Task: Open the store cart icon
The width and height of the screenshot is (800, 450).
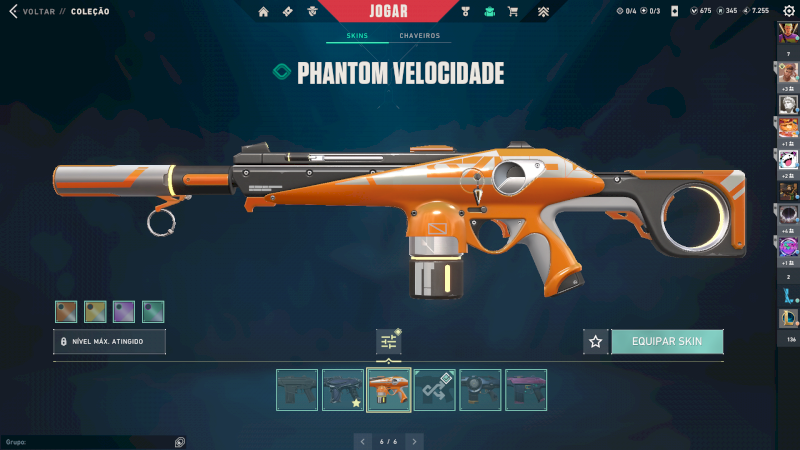Action: pyautogui.click(x=513, y=12)
